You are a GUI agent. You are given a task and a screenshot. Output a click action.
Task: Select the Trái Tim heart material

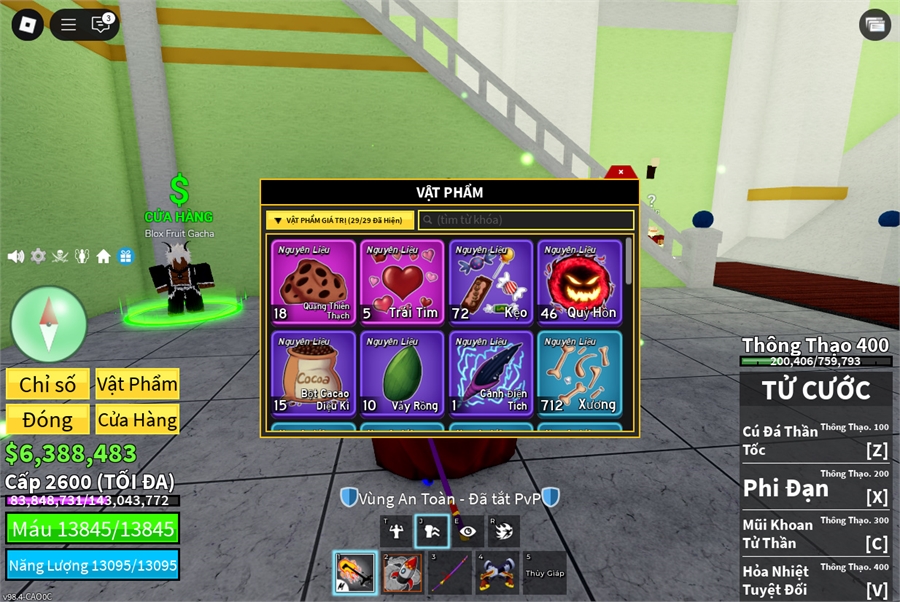[x=402, y=282]
